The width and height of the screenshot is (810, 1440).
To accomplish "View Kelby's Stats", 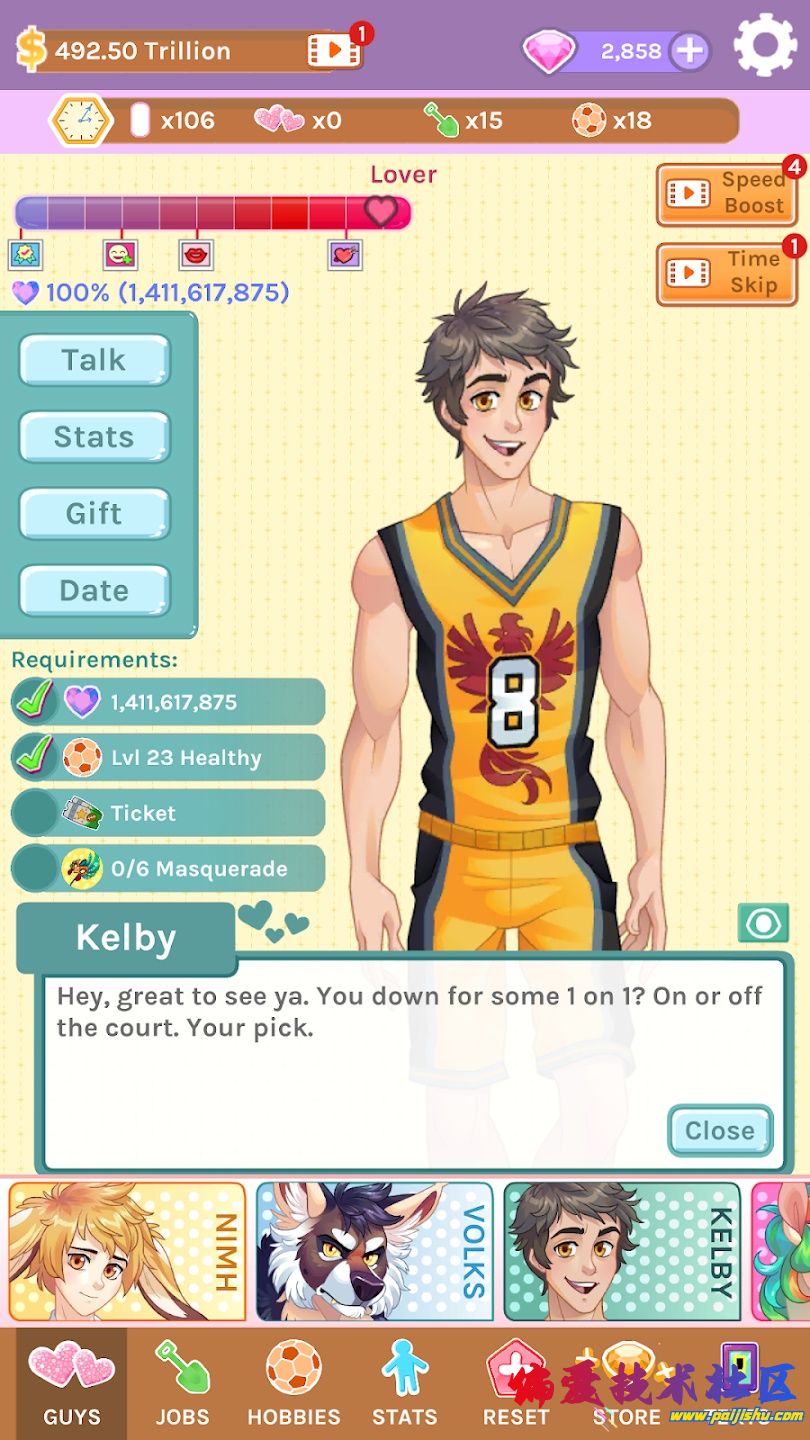I will (94, 437).
